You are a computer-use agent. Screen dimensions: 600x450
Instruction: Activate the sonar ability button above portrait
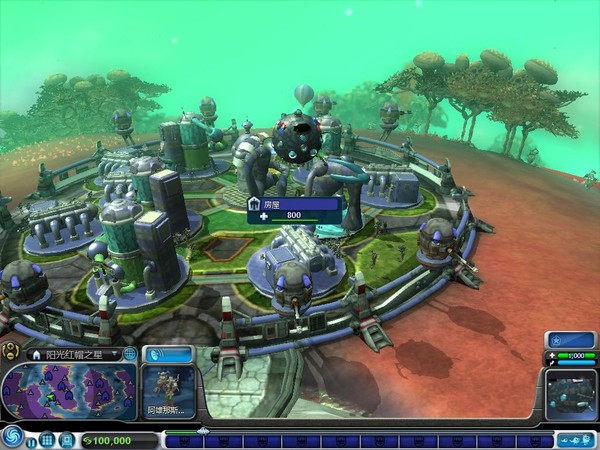pos(168,354)
